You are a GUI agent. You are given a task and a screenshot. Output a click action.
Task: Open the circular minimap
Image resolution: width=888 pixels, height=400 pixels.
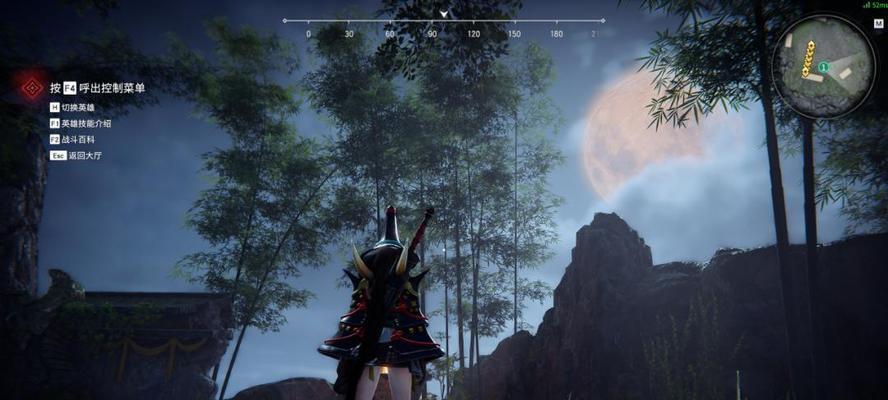point(824,67)
